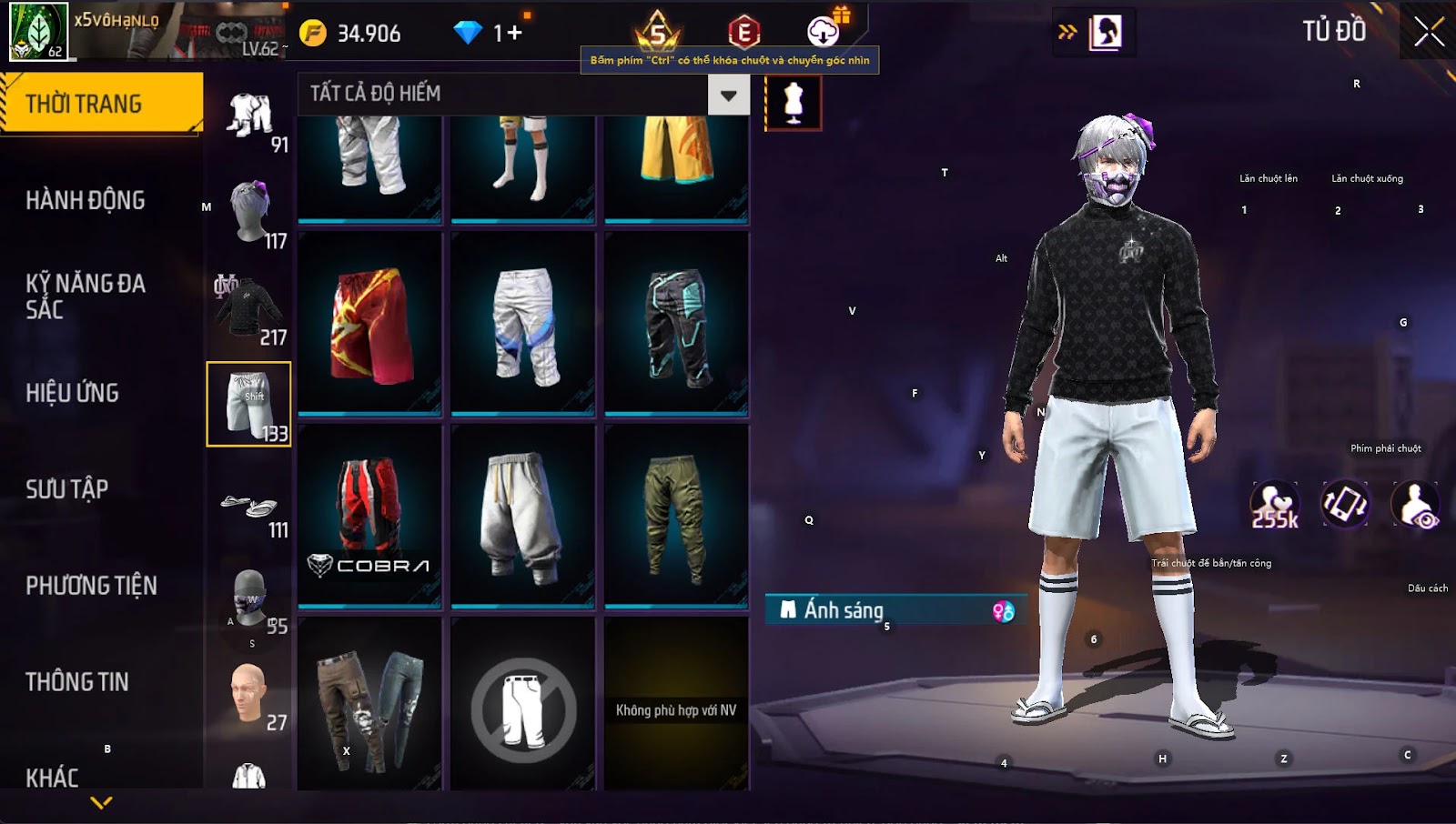Viewport: 1456px width, 824px height.
Task: Click the Ánh sáng lighting button
Action: (x=895, y=610)
